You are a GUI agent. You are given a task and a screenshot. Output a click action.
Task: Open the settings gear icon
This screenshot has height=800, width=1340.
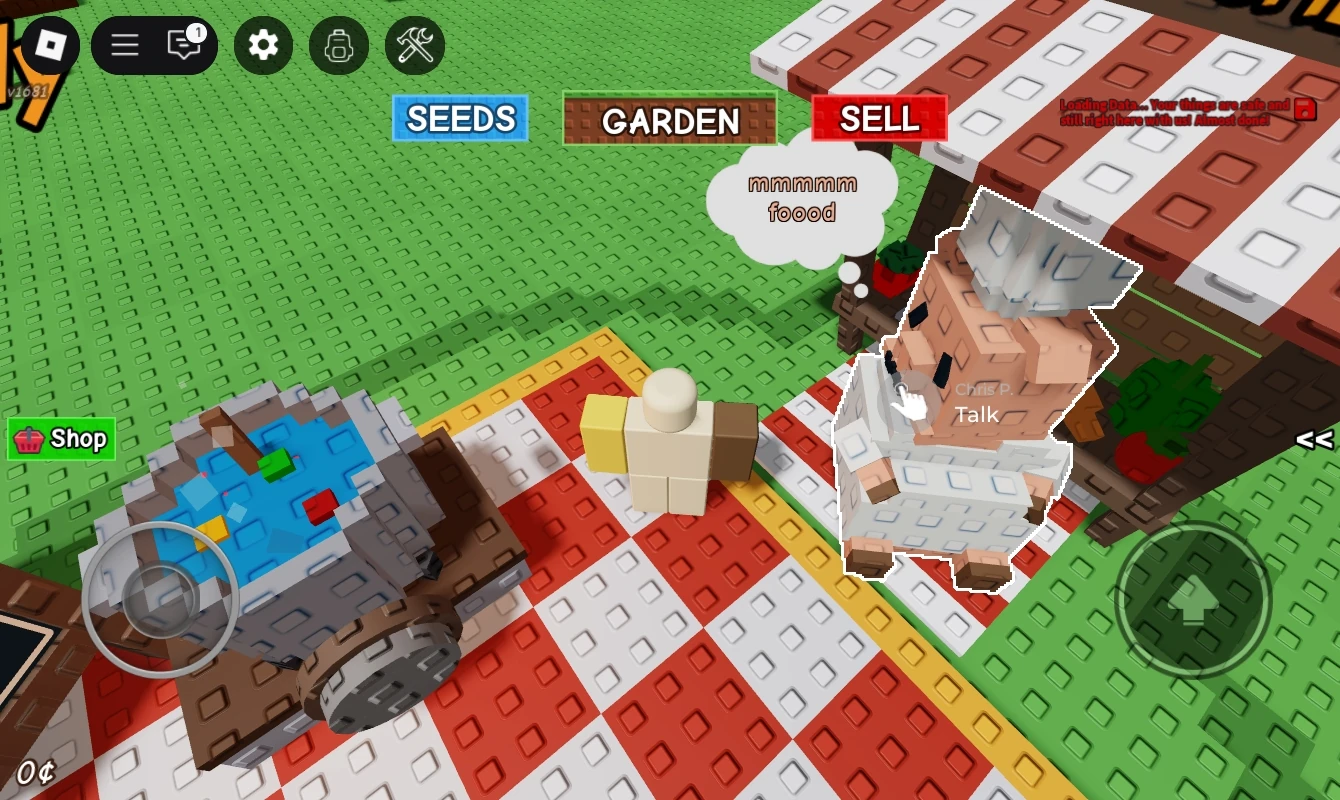click(262, 45)
